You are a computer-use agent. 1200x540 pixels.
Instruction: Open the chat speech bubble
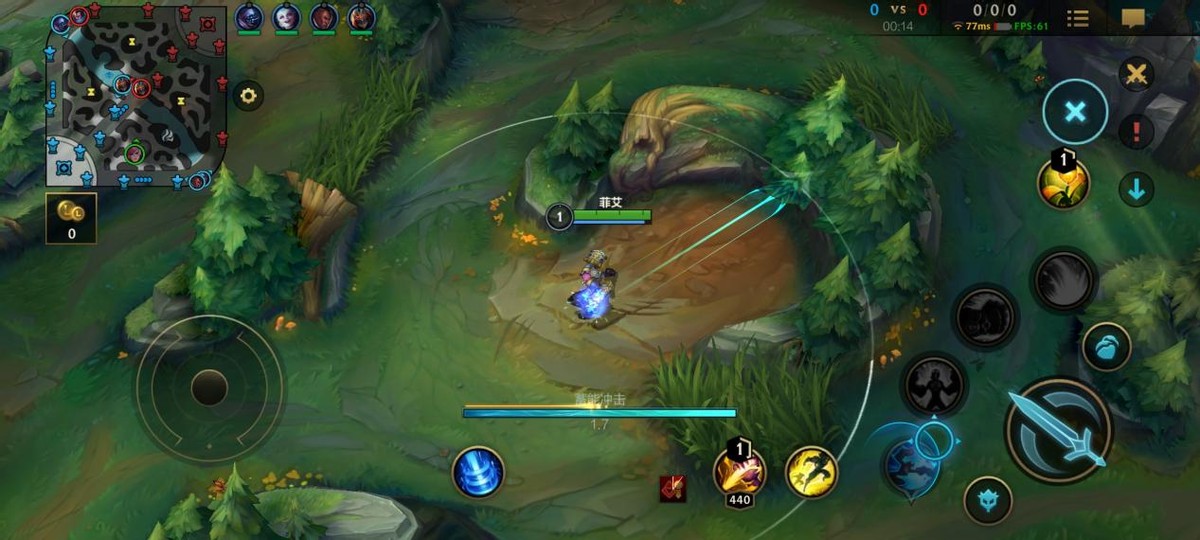click(1133, 18)
